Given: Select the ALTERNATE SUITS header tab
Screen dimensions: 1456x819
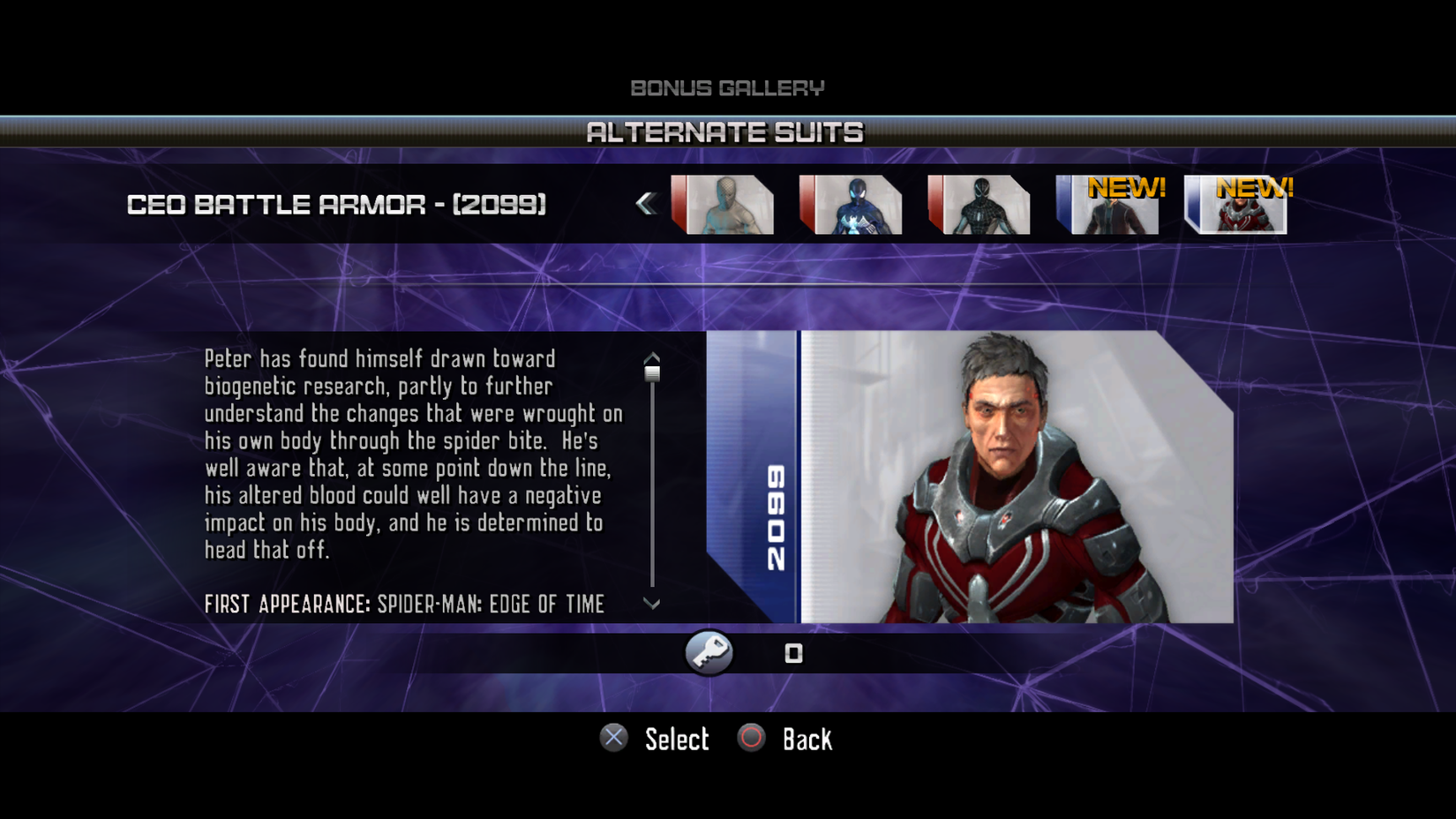Looking at the screenshot, I should click(x=727, y=132).
